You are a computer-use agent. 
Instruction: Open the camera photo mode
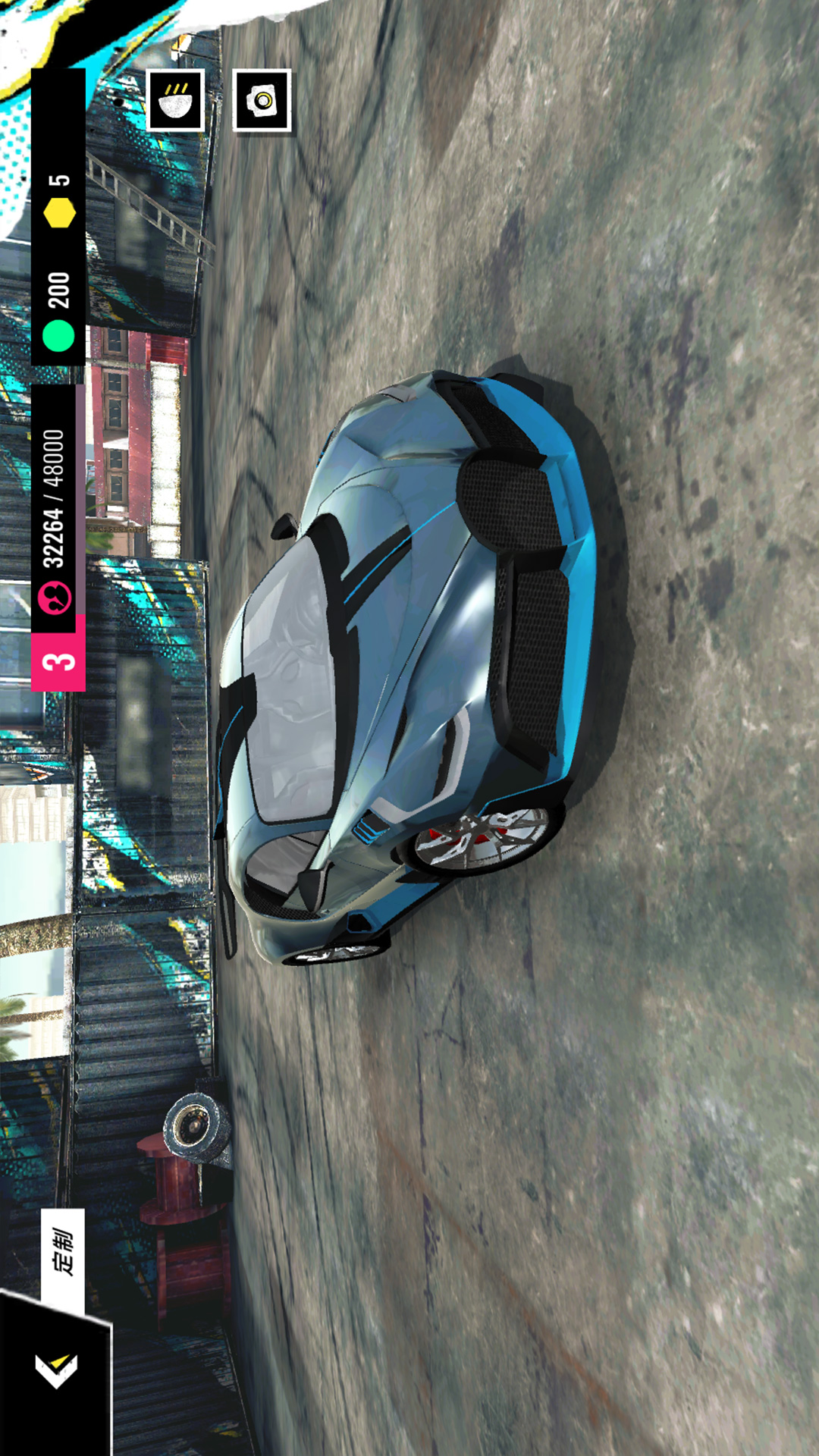click(262, 100)
